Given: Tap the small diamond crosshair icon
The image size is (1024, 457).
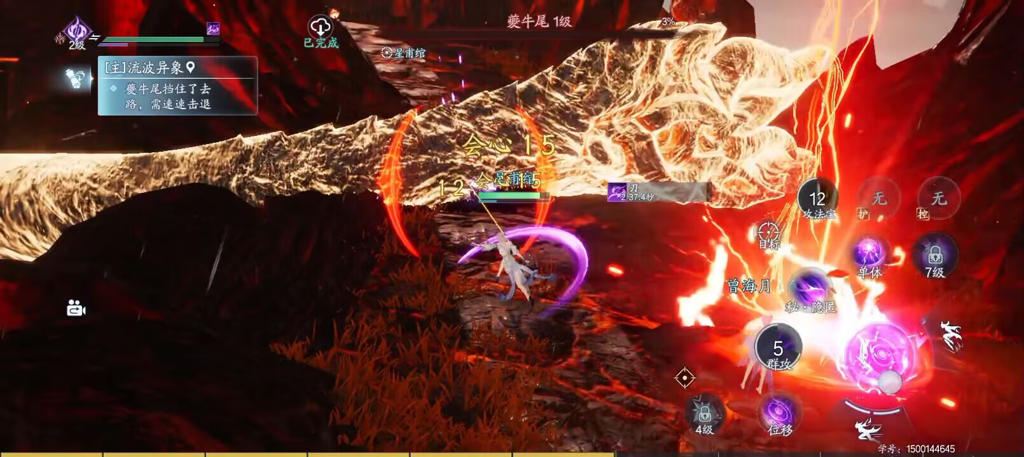Looking at the screenshot, I should point(685,378).
